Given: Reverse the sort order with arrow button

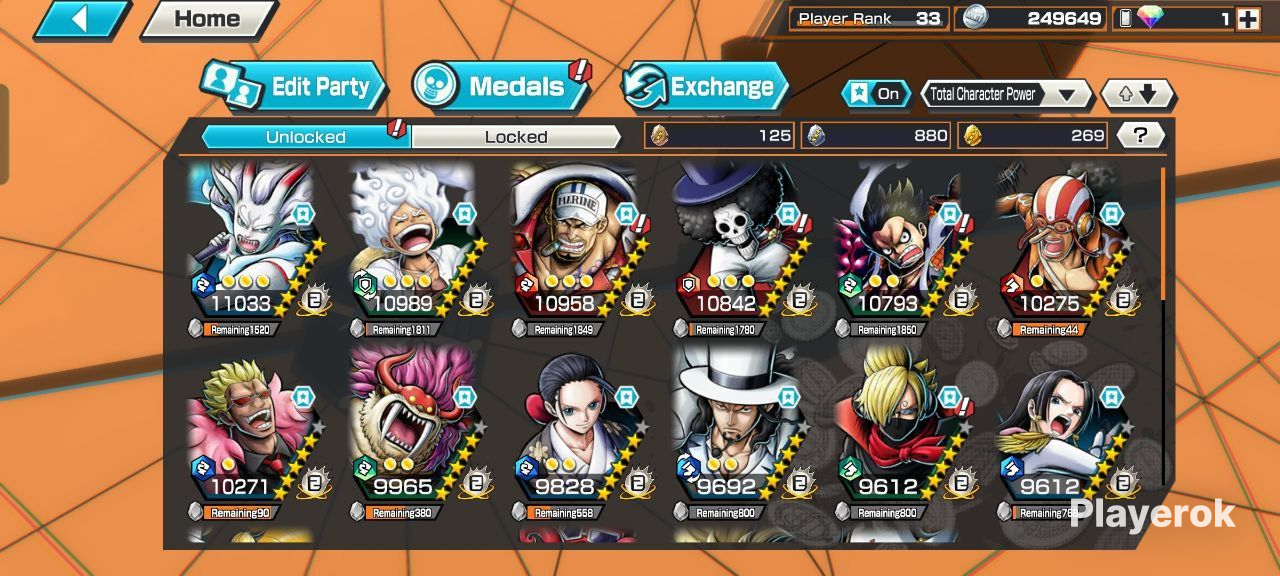Looking at the screenshot, I should (1138, 94).
